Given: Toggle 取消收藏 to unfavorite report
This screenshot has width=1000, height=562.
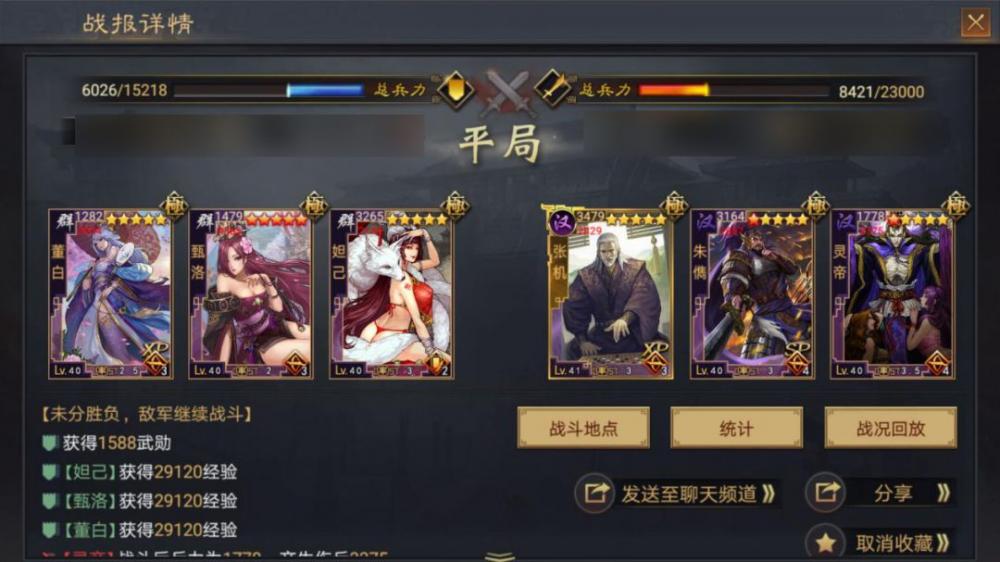Looking at the screenshot, I should (x=879, y=543).
